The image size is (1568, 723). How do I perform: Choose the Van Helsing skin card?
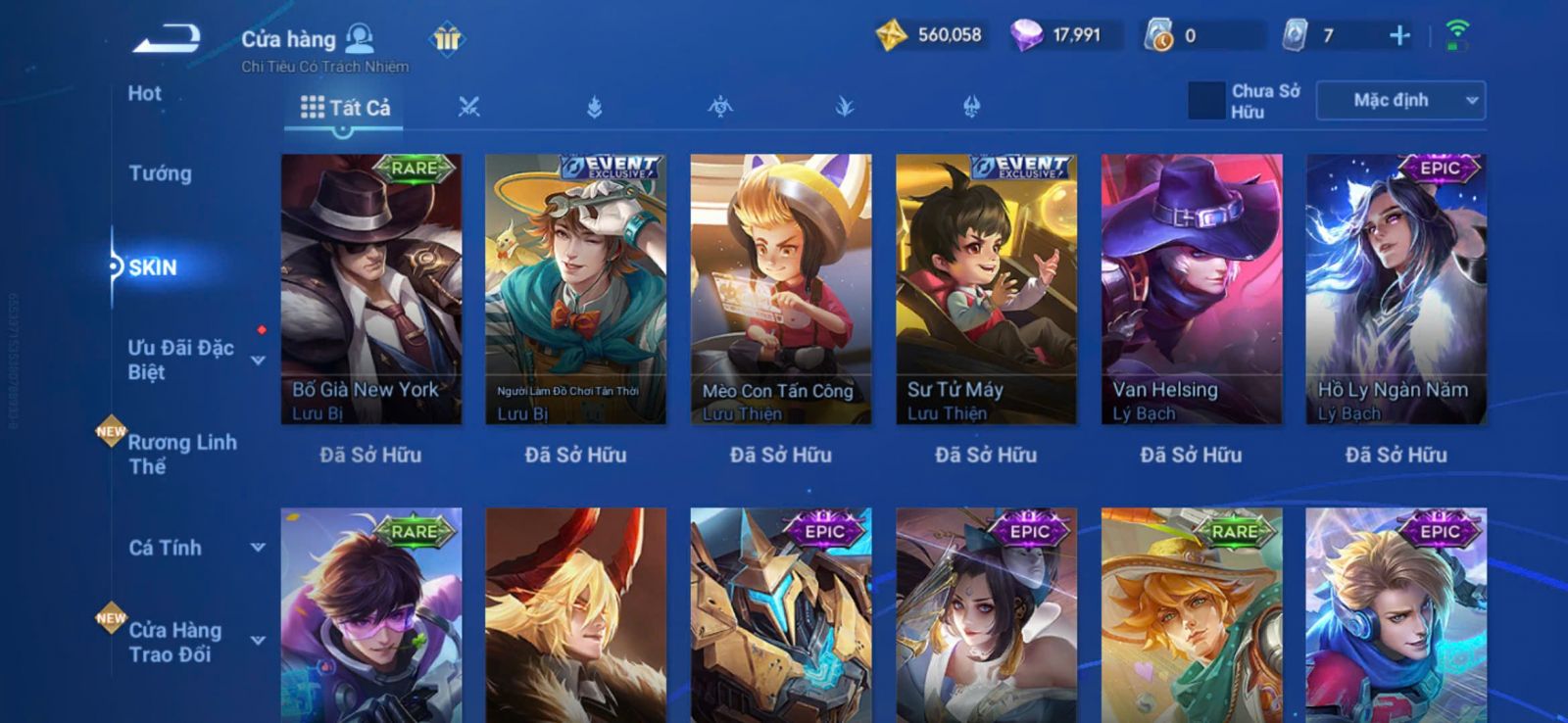coord(1192,289)
